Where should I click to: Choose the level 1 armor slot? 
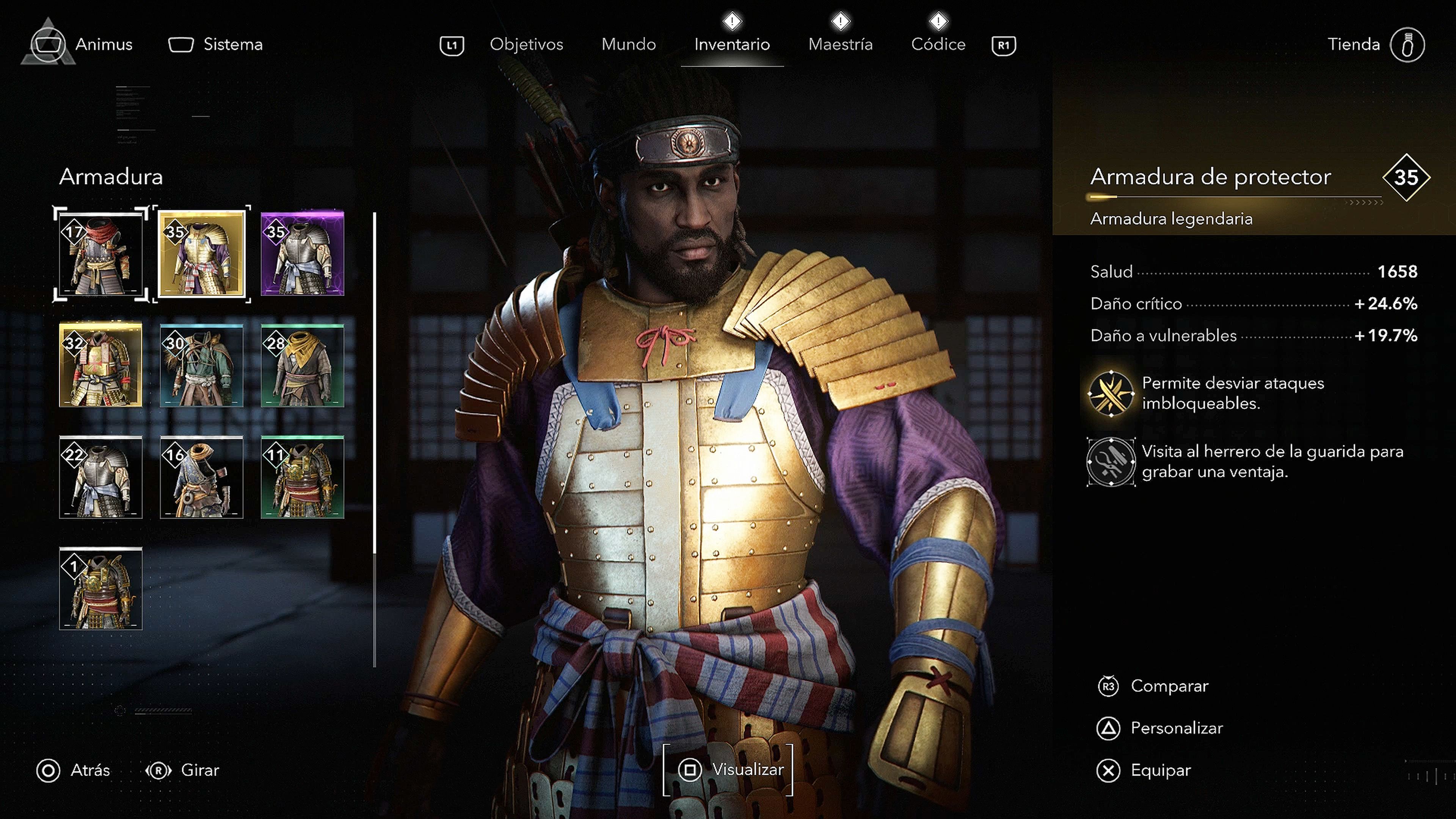(100, 588)
